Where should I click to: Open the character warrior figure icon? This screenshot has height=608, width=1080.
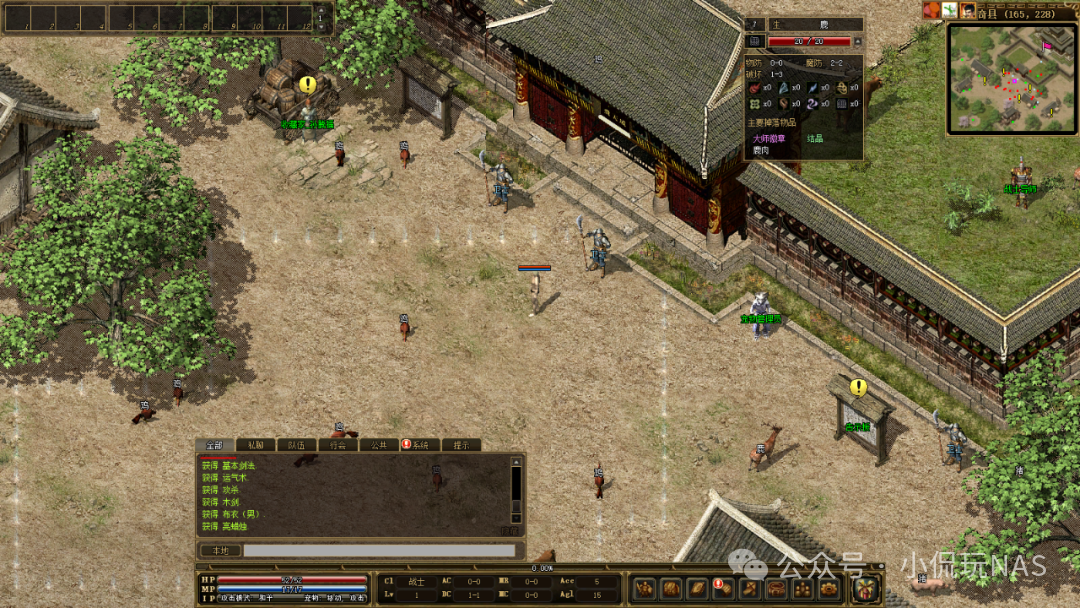[x=645, y=588]
